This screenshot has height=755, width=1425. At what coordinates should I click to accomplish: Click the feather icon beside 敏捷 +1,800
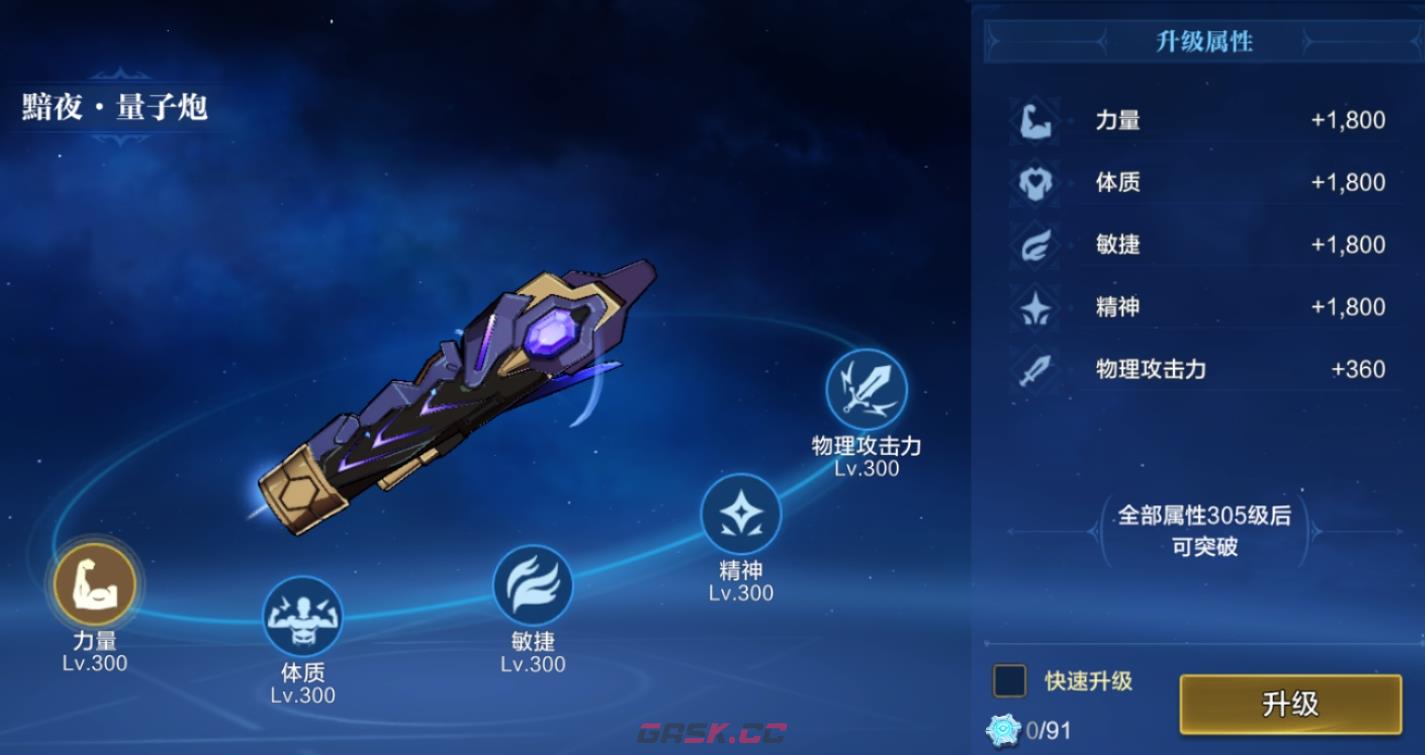1035,245
